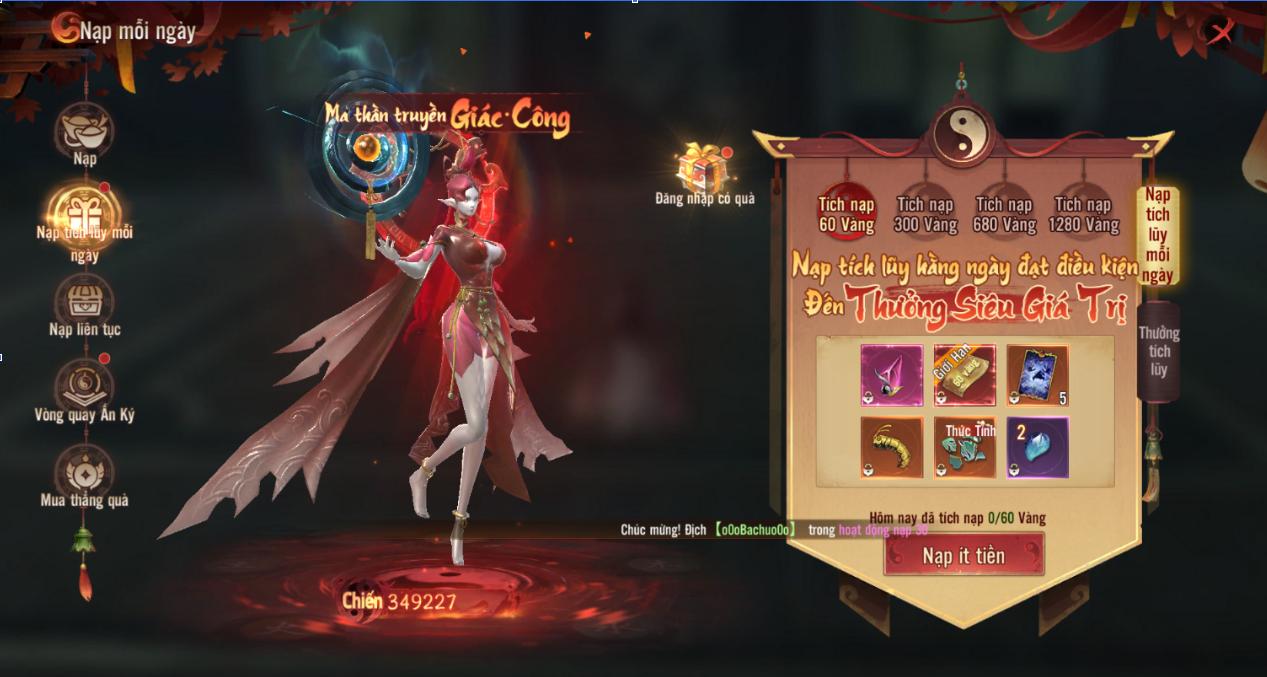1267x677 pixels.
Task: Select the Nạp tích lũy mỗi ngày side tab
Action: click(x=1157, y=234)
